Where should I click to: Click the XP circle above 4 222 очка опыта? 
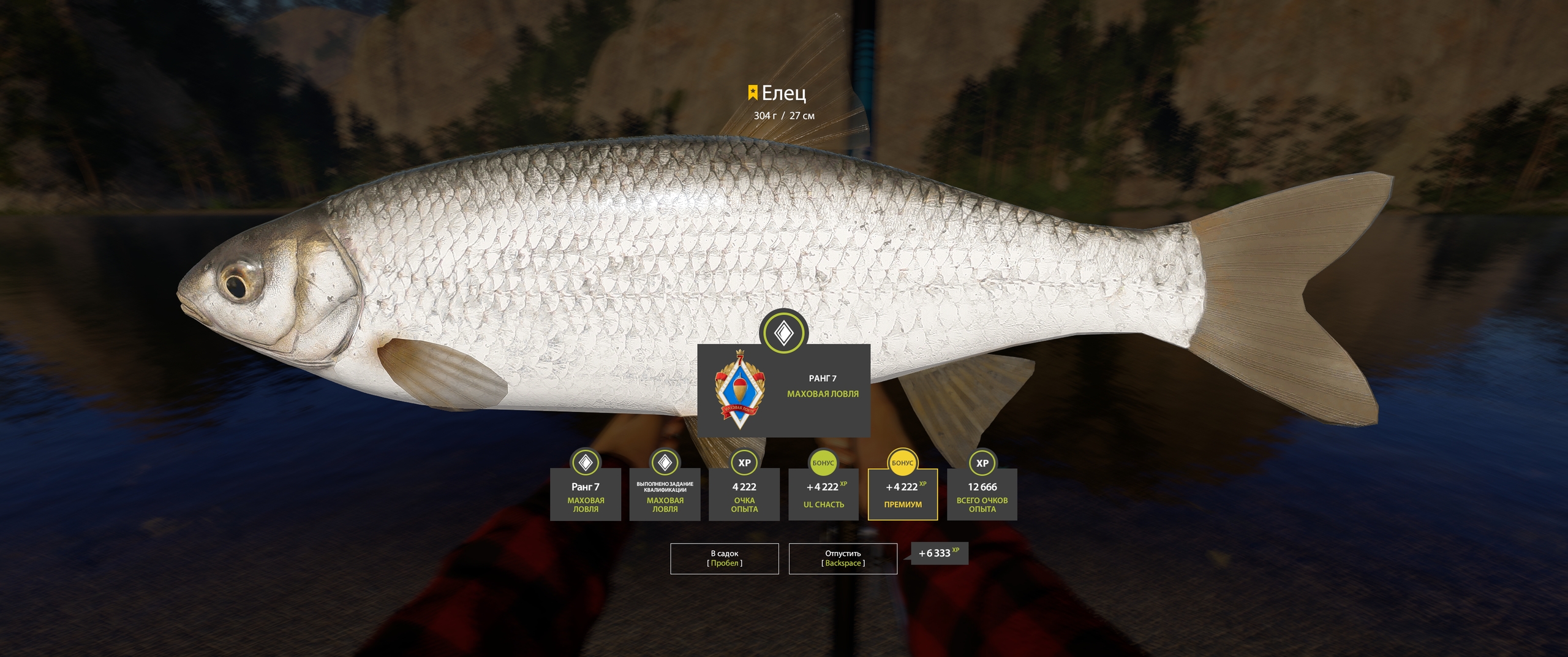[x=744, y=464]
